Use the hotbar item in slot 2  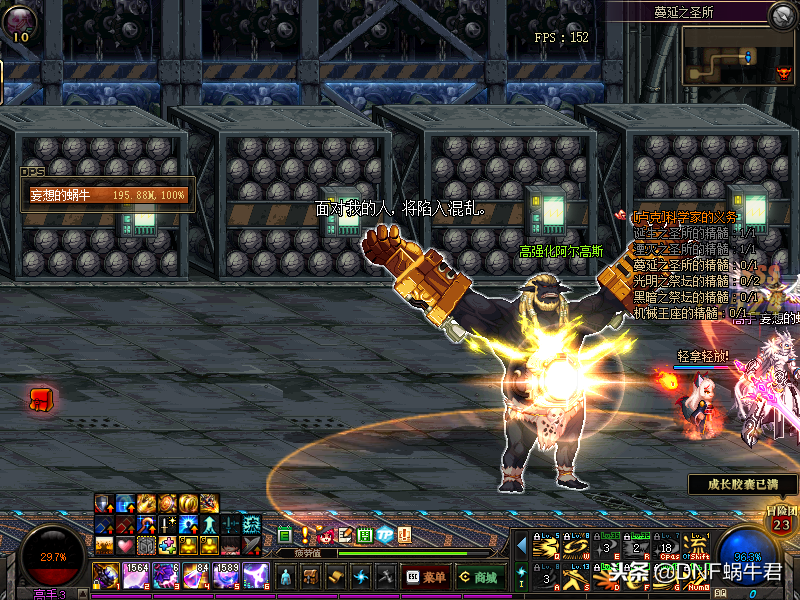pos(135,575)
